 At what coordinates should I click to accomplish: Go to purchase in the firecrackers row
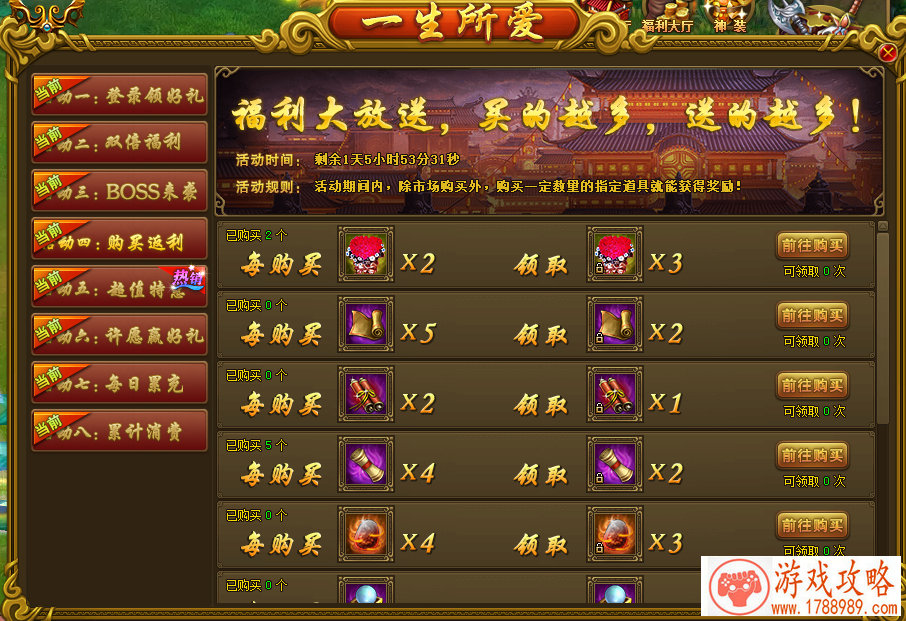coord(812,385)
